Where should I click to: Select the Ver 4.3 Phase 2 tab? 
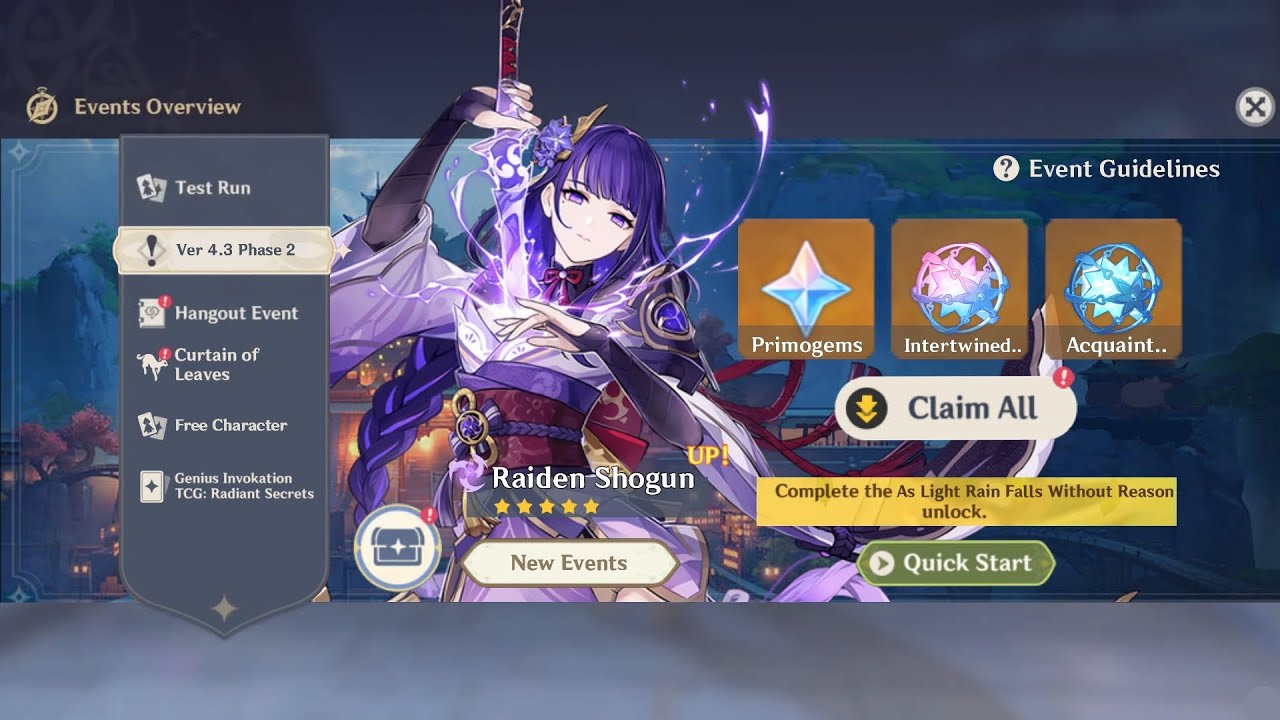pos(224,250)
